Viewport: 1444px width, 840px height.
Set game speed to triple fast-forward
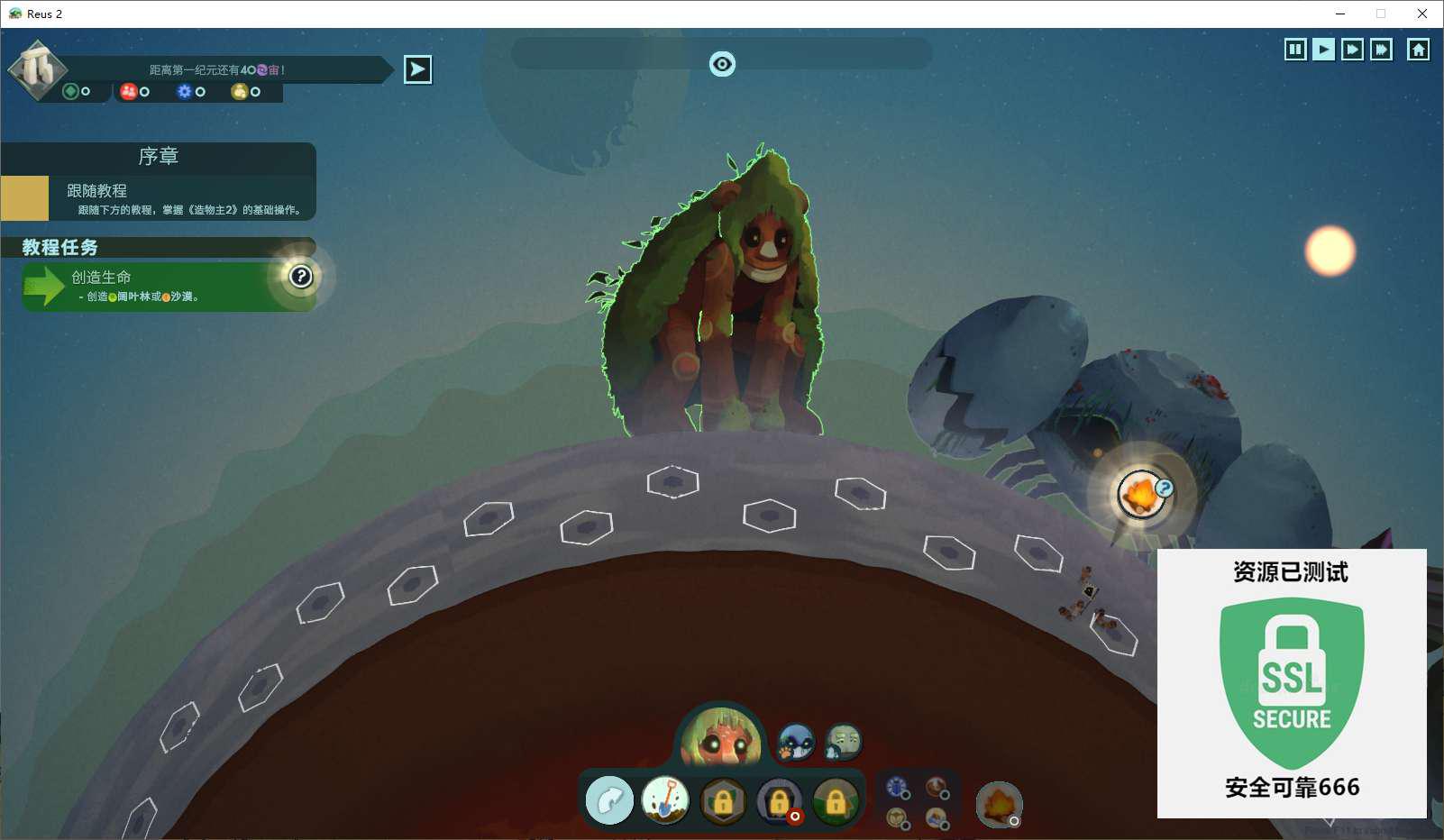coord(1381,50)
